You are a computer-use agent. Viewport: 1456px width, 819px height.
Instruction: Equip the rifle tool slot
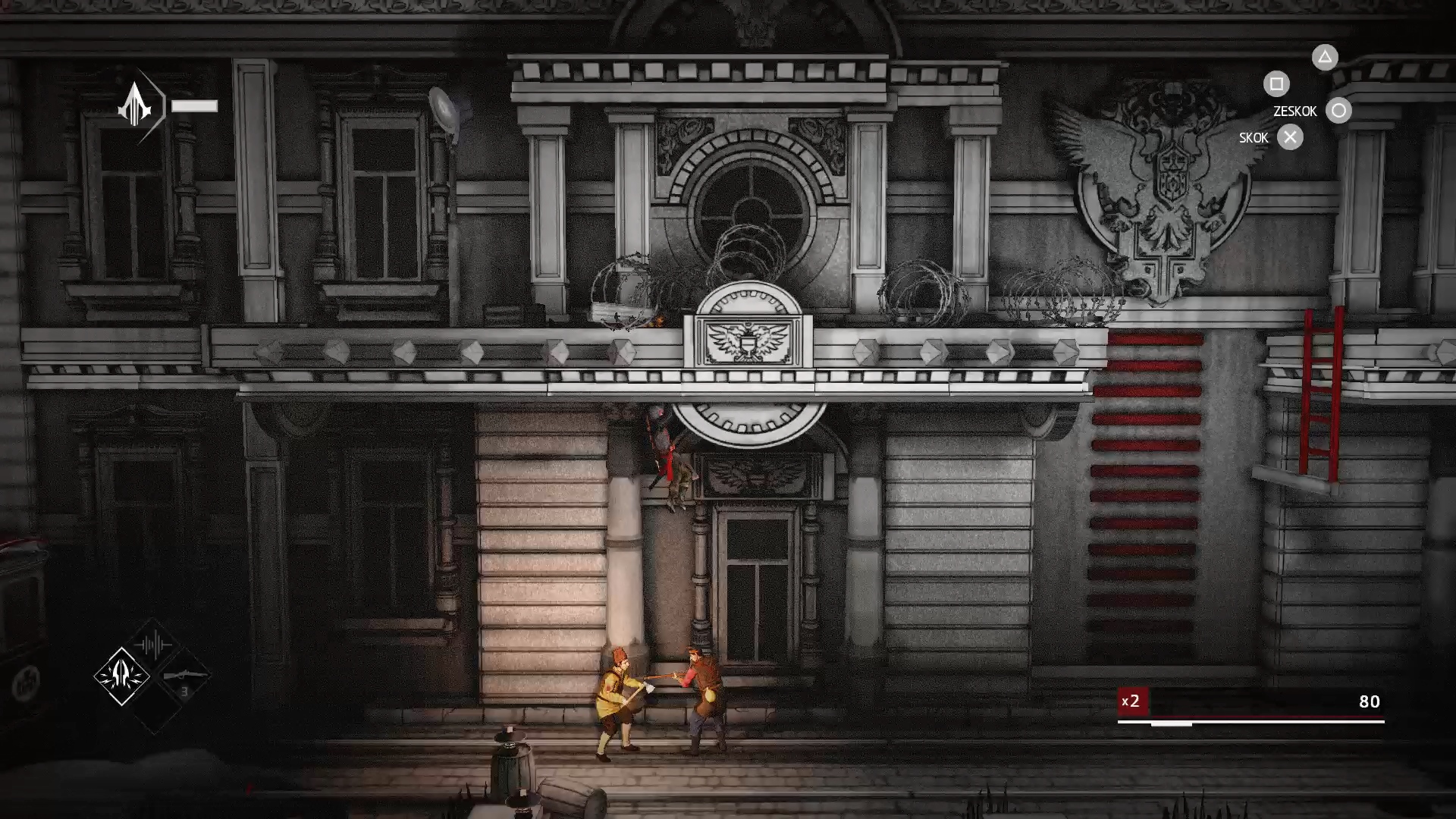184,676
